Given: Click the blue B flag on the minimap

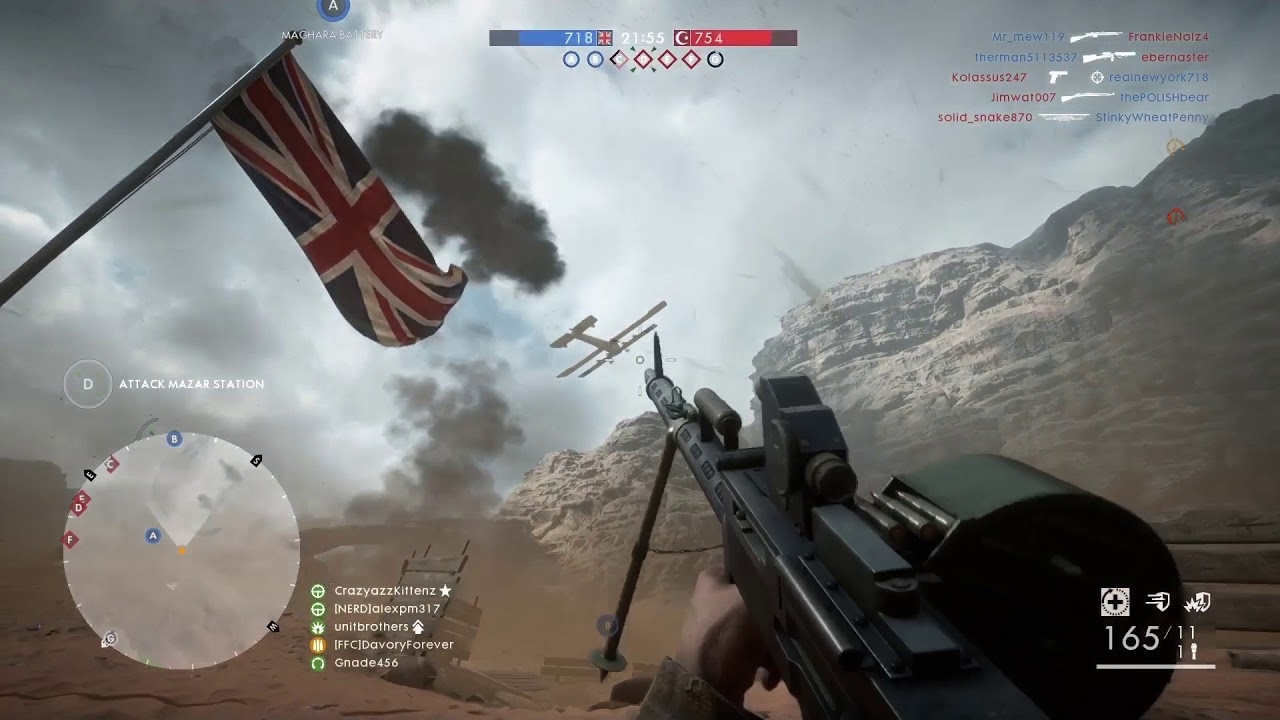Looking at the screenshot, I should (x=174, y=439).
